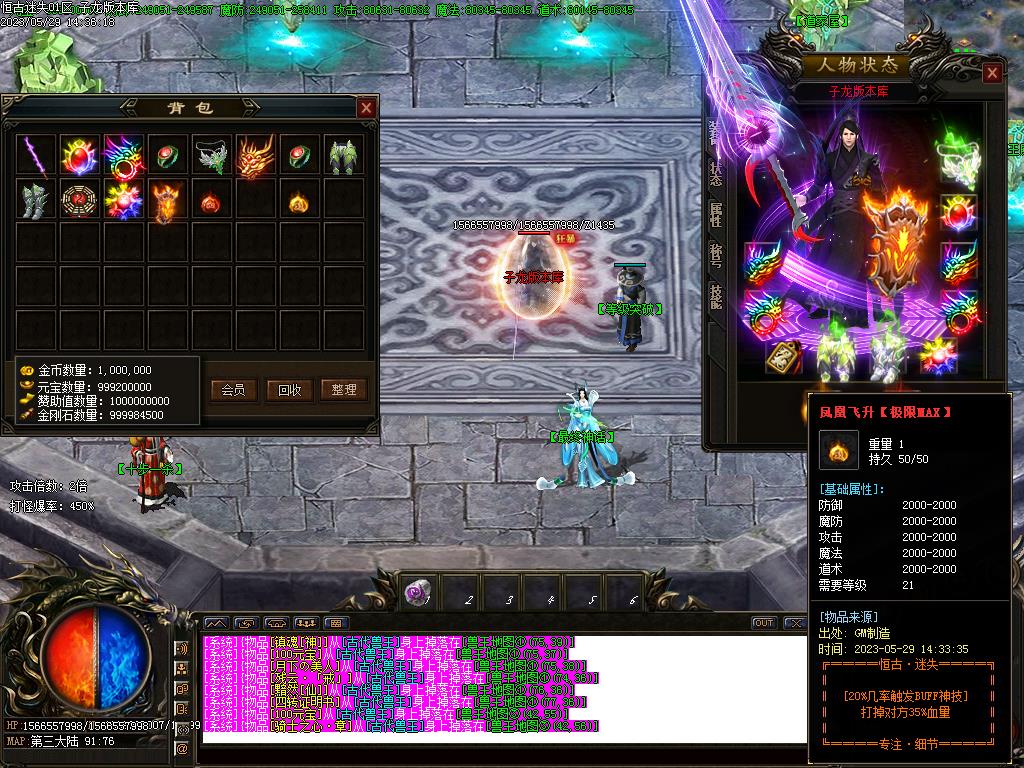This screenshot has height=768, width=1024.
Task: Select the golden dragon helmet in bag
Action: click(x=256, y=156)
